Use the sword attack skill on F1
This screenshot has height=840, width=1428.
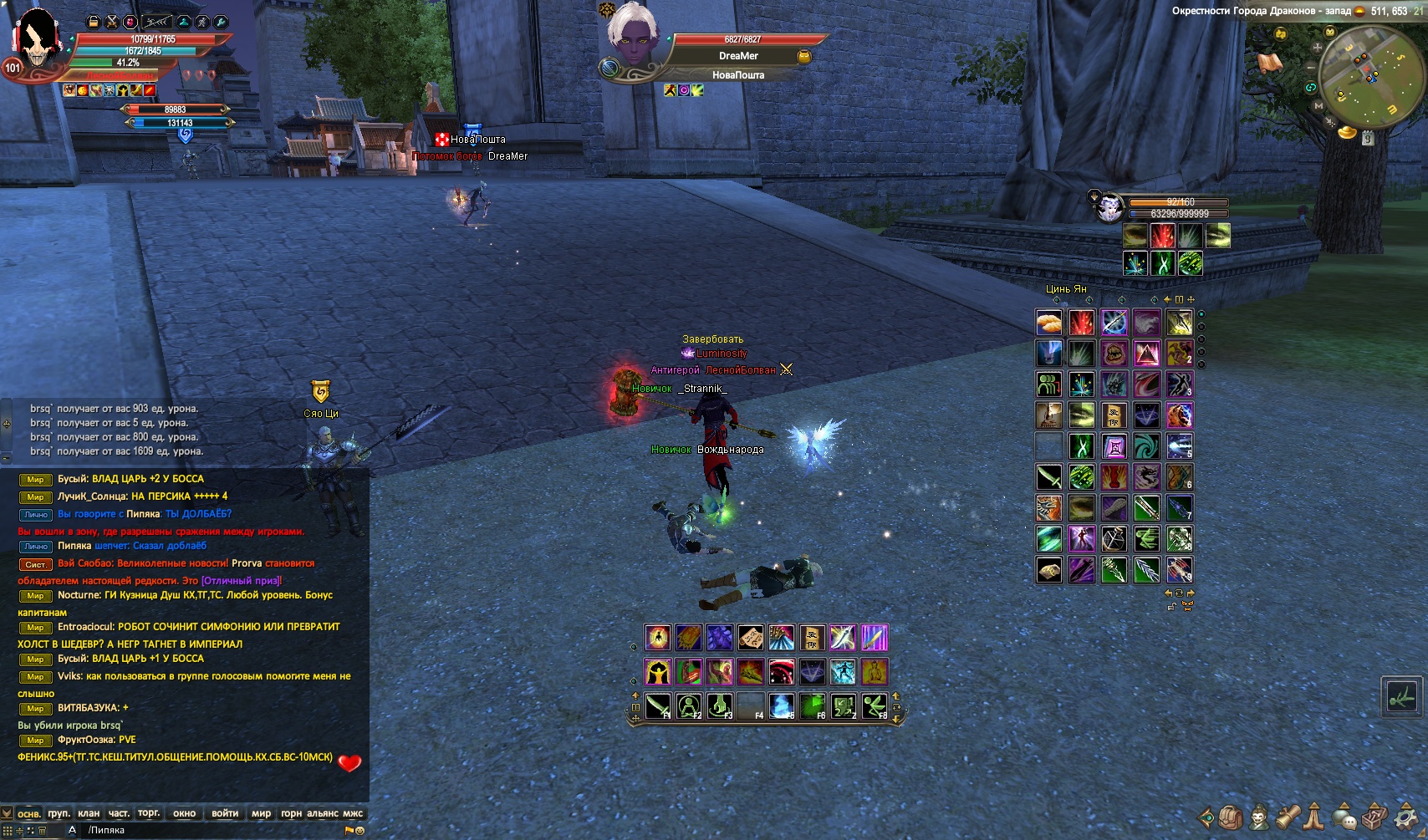tap(658, 706)
